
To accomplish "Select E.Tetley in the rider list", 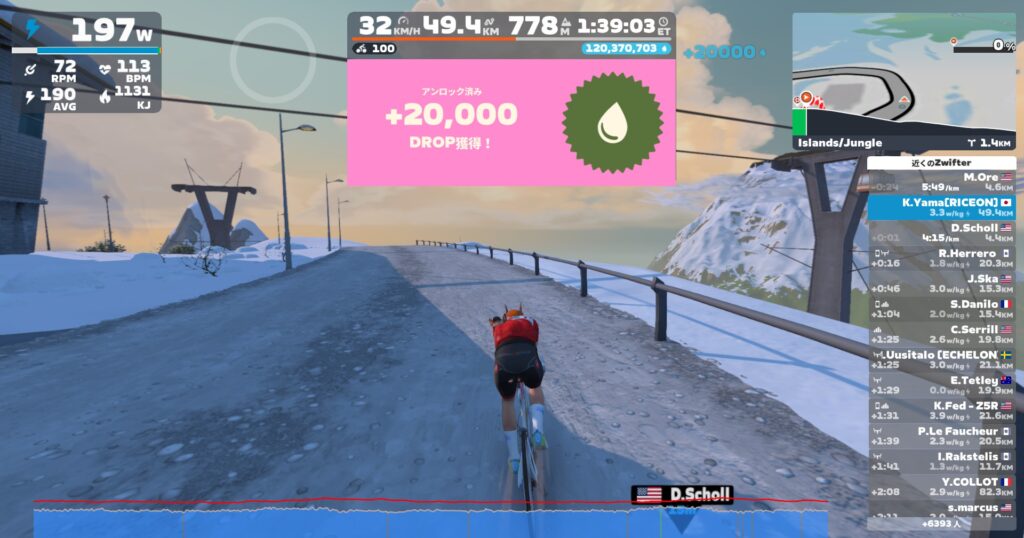I will tap(942, 385).
